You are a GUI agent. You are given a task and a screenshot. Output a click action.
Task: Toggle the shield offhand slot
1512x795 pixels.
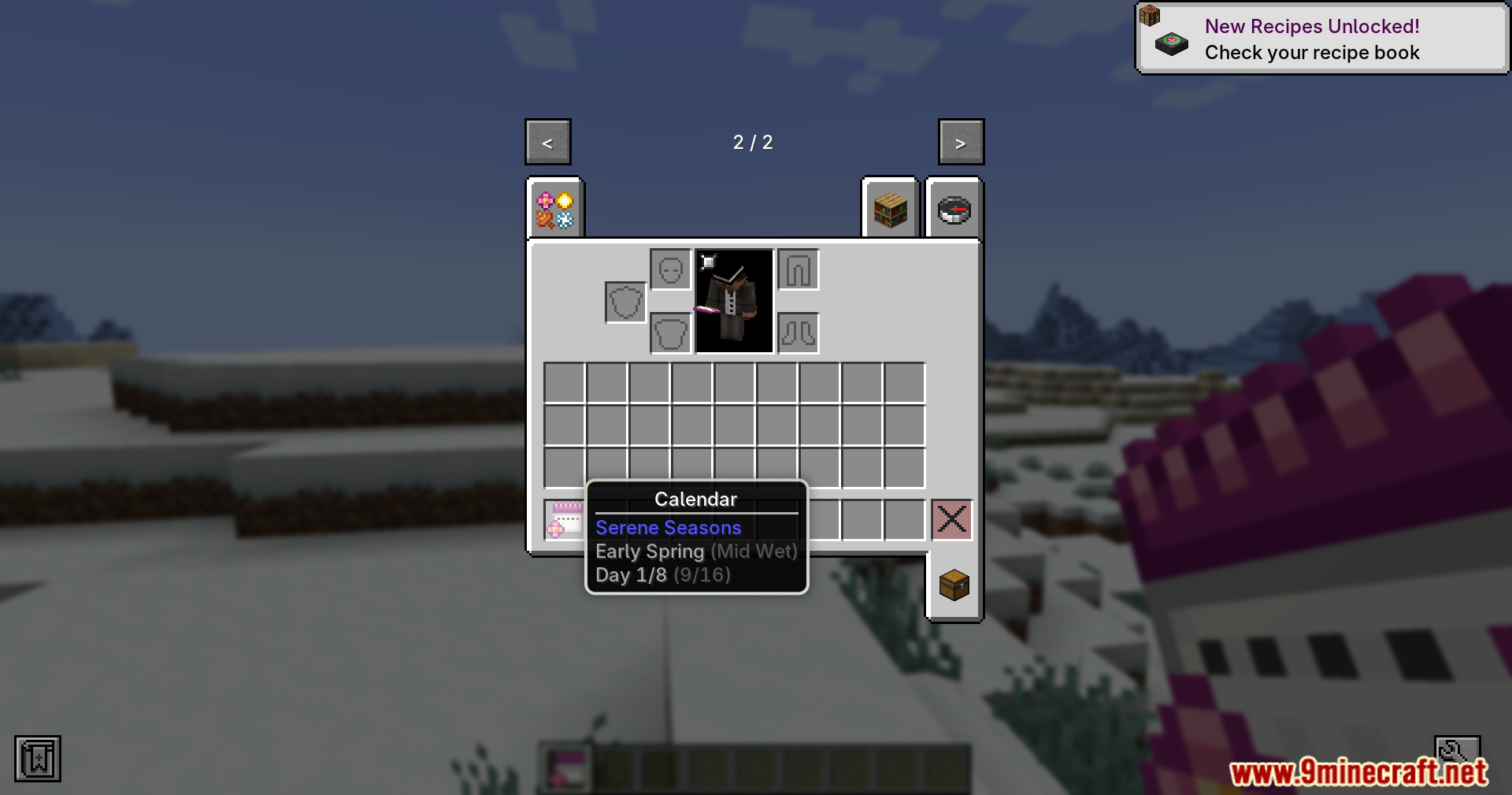624,302
